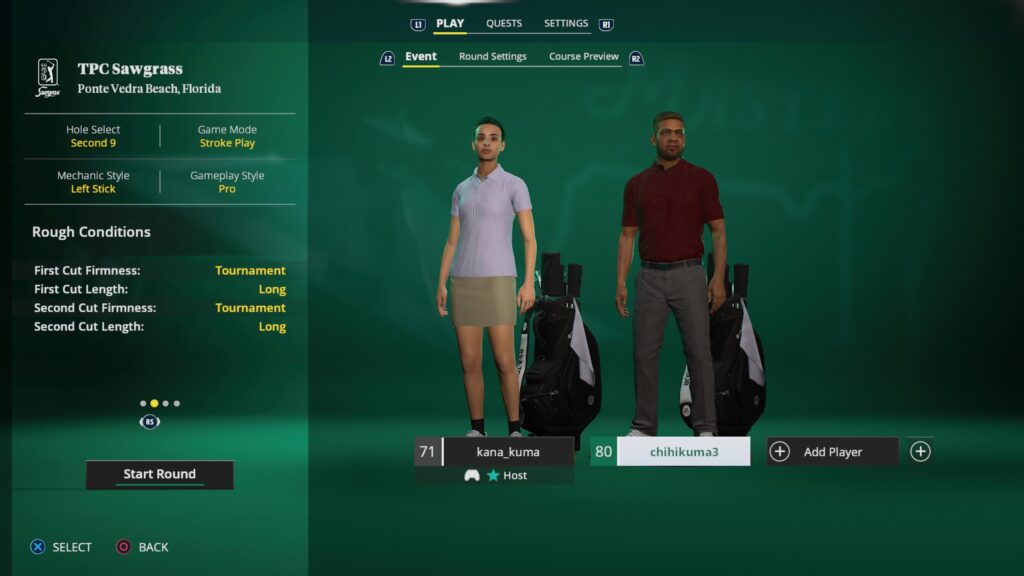
Task: Switch to the Quests tab
Action: pyautogui.click(x=504, y=24)
